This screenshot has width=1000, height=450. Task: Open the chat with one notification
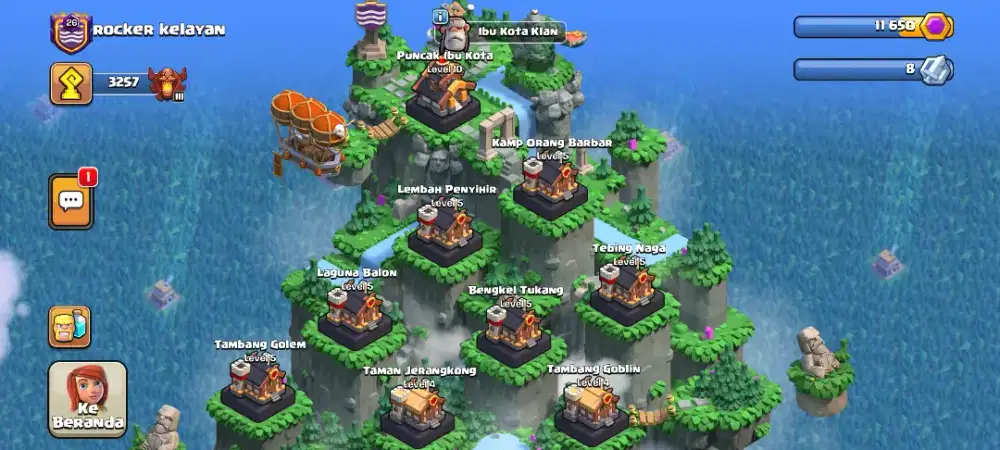(x=71, y=201)
